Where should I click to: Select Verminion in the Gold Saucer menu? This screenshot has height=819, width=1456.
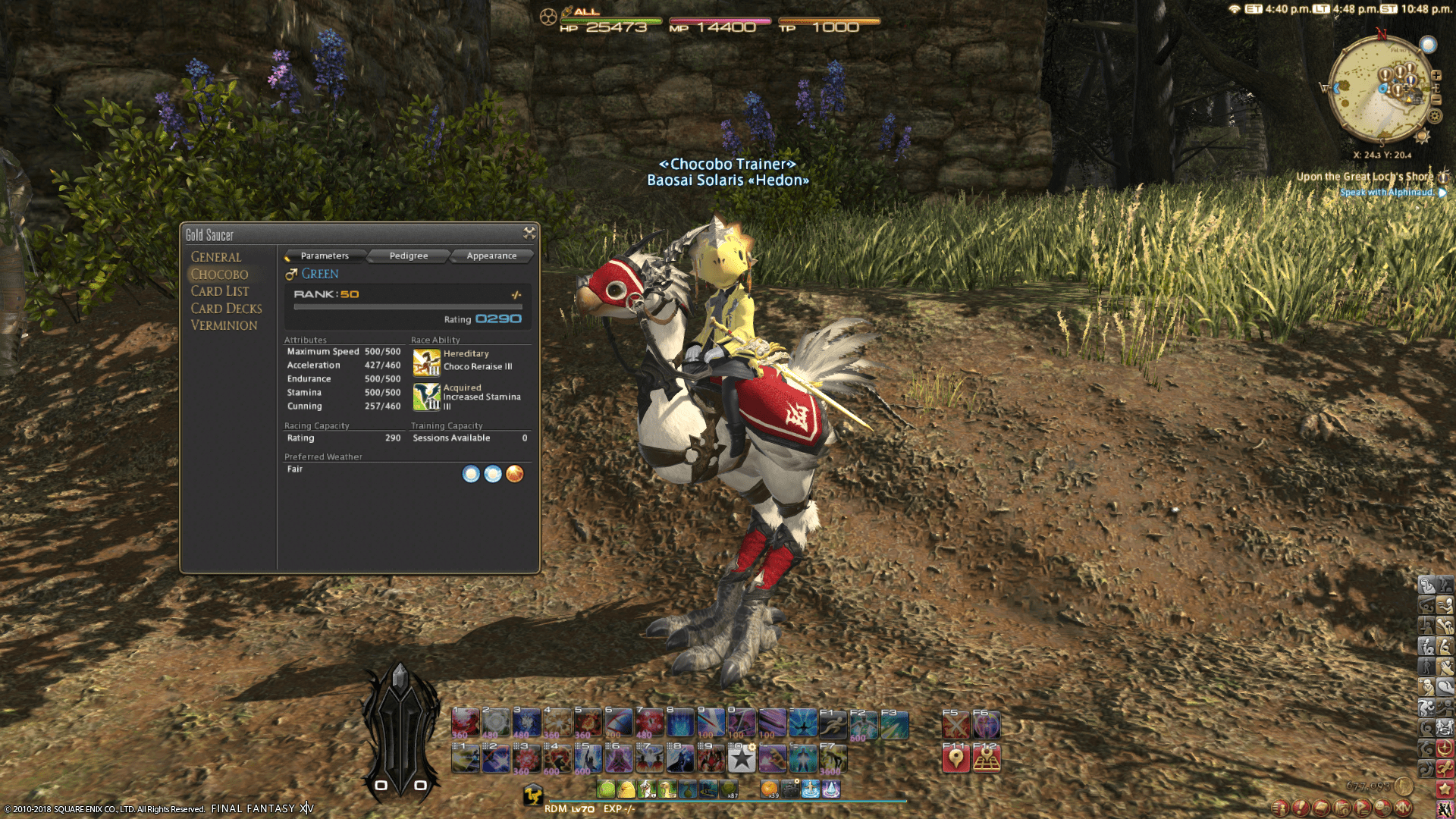(226, 325)
